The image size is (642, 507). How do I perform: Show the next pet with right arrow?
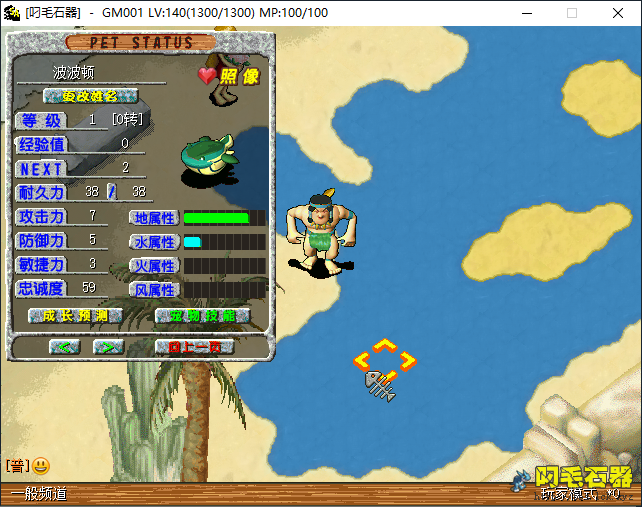(x=108, y=347)
